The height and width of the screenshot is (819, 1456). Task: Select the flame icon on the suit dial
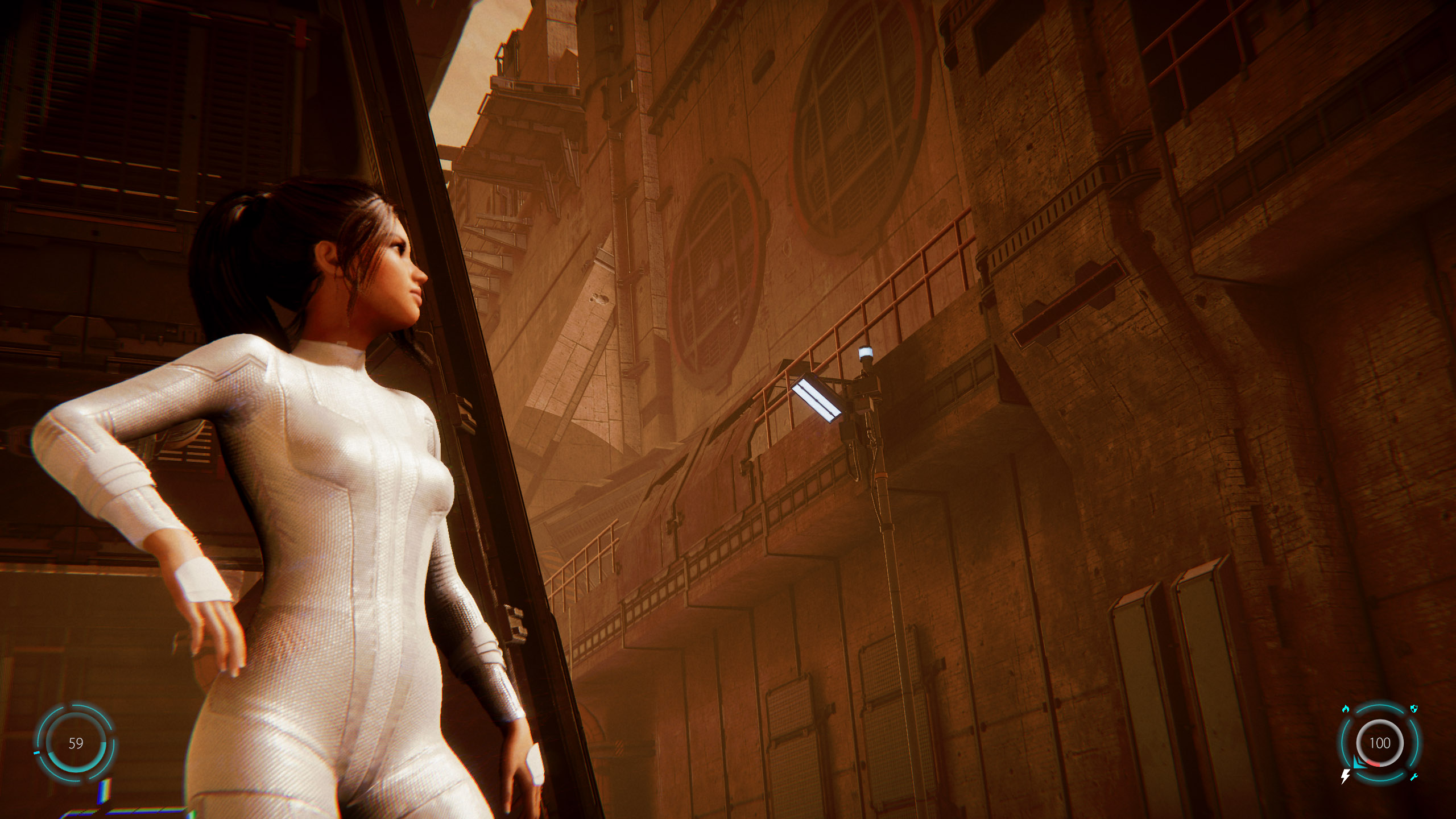(1346, 709)
